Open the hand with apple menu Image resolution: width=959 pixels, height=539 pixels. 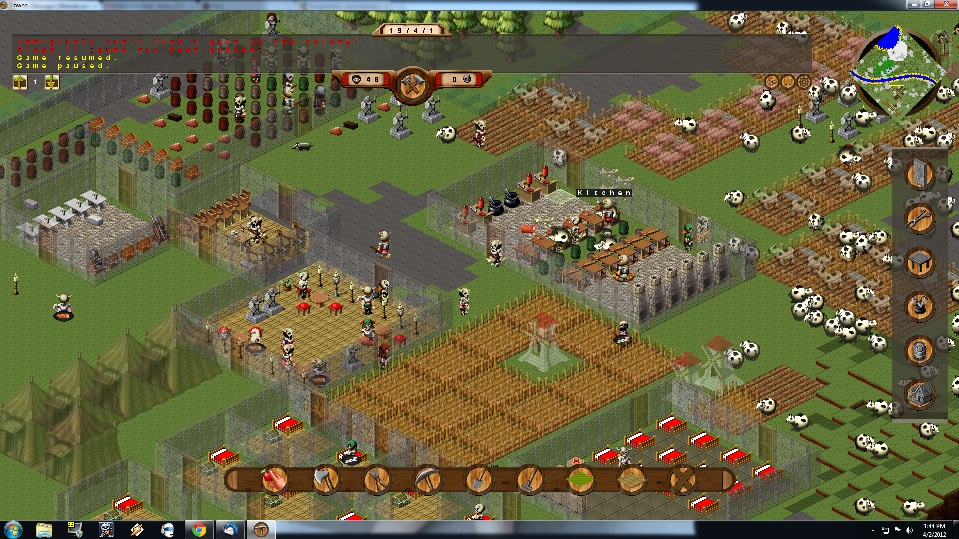point(275,480)
